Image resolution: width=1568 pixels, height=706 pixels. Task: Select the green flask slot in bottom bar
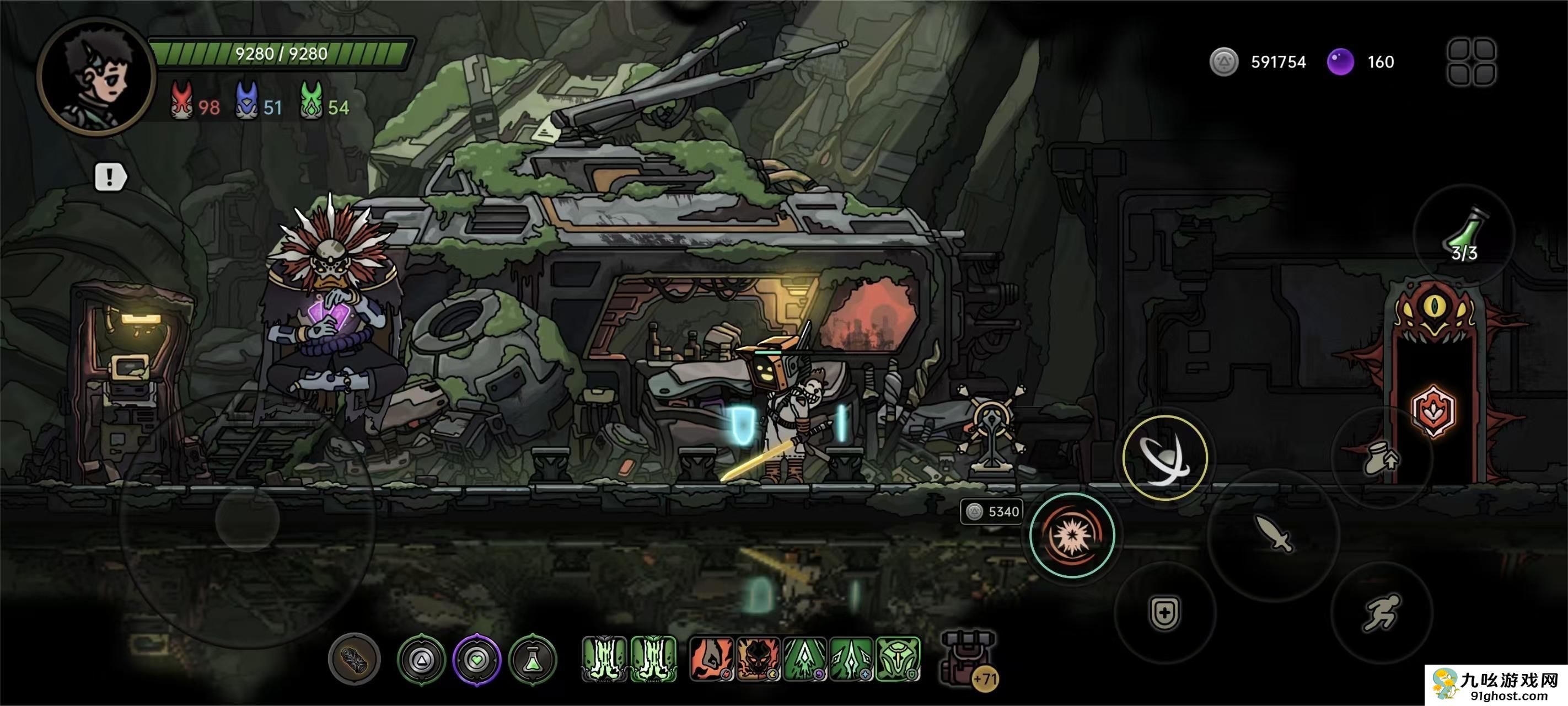point(533,659)
